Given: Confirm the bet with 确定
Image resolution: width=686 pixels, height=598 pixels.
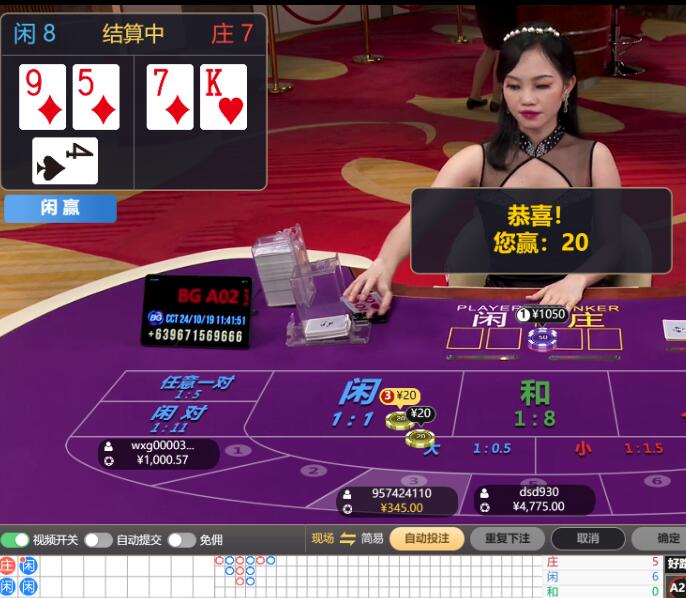Looking at the screenshot, I should click(665, 539).
